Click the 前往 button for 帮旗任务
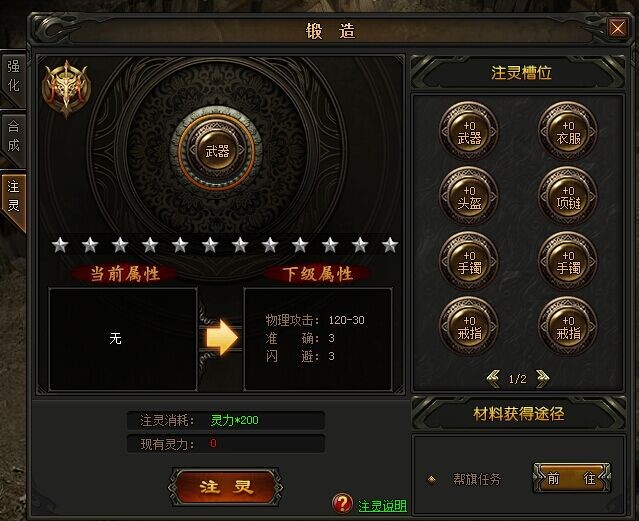The width and height of the screenshot is (639, 521). 571,479
